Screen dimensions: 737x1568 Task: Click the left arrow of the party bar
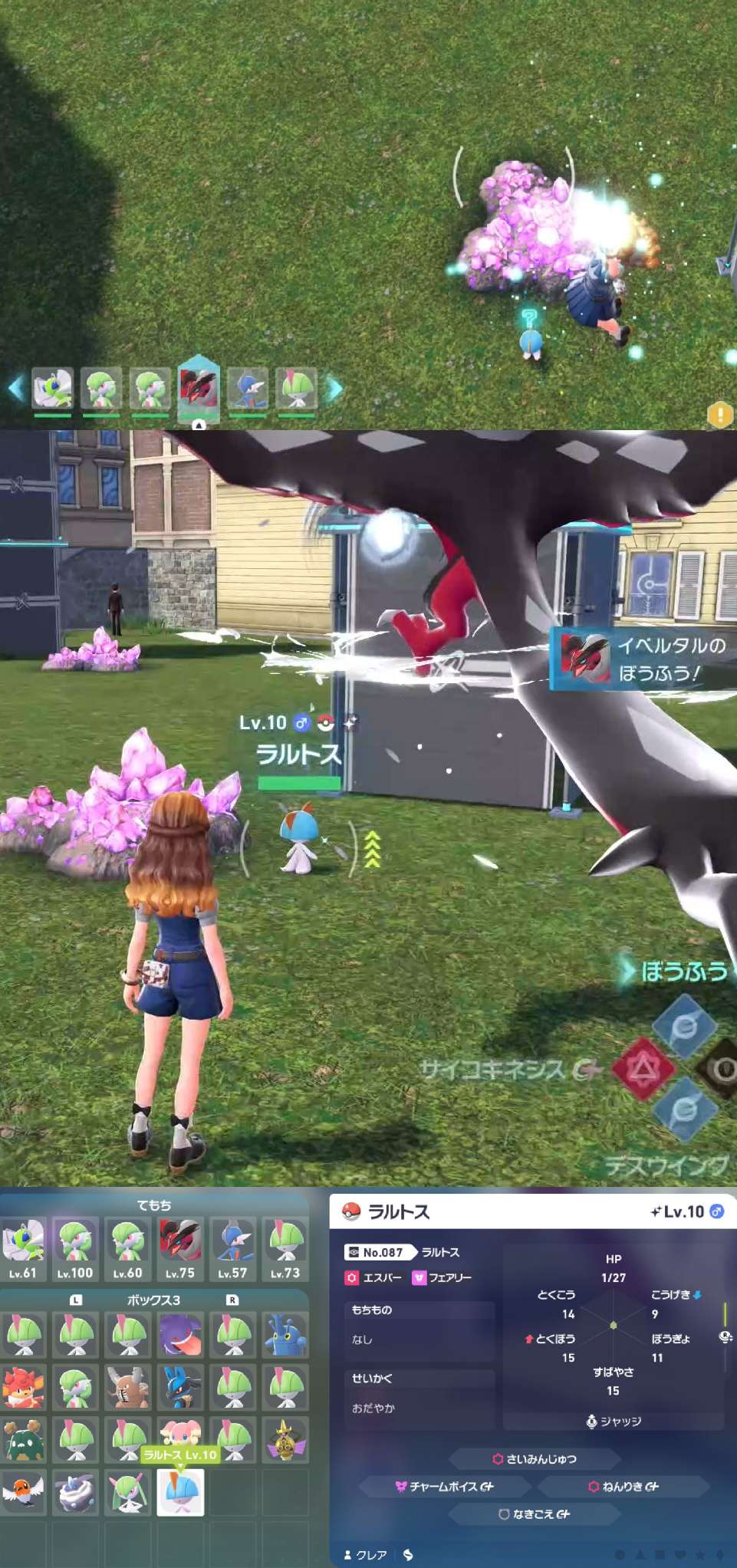point(15,388)
